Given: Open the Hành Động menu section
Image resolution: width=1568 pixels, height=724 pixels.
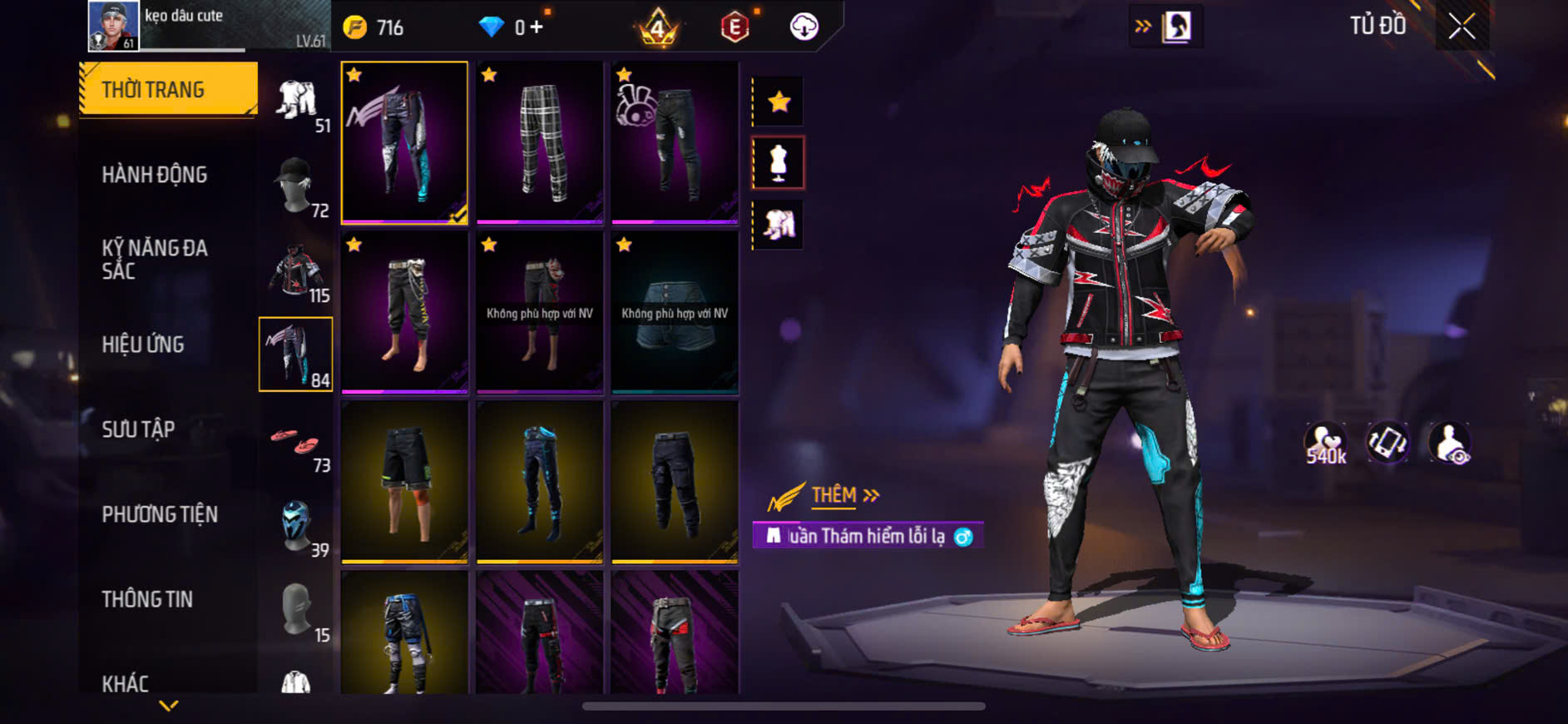Looking at the screenshot, I should pos(155,175).
